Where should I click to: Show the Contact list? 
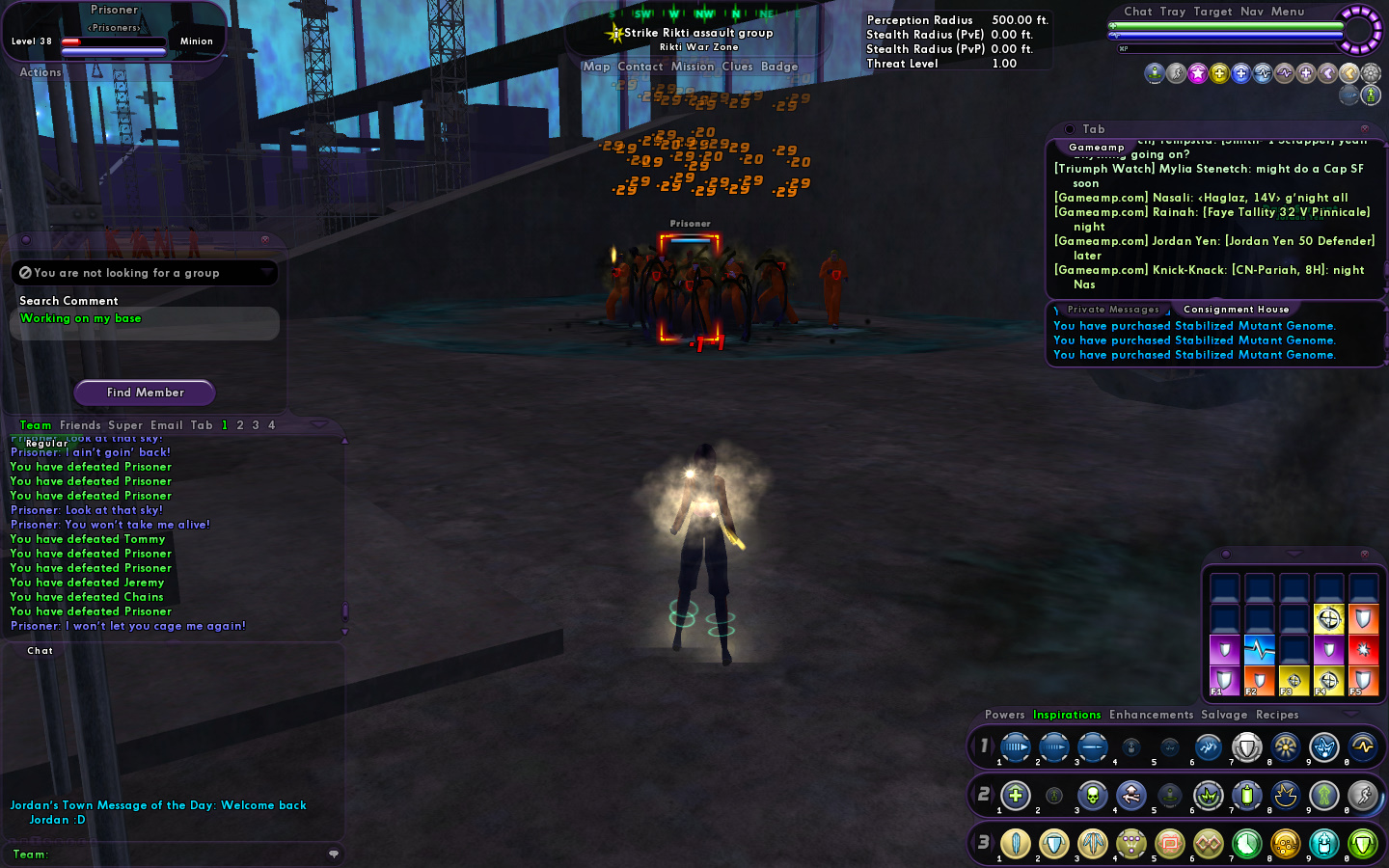640,67
